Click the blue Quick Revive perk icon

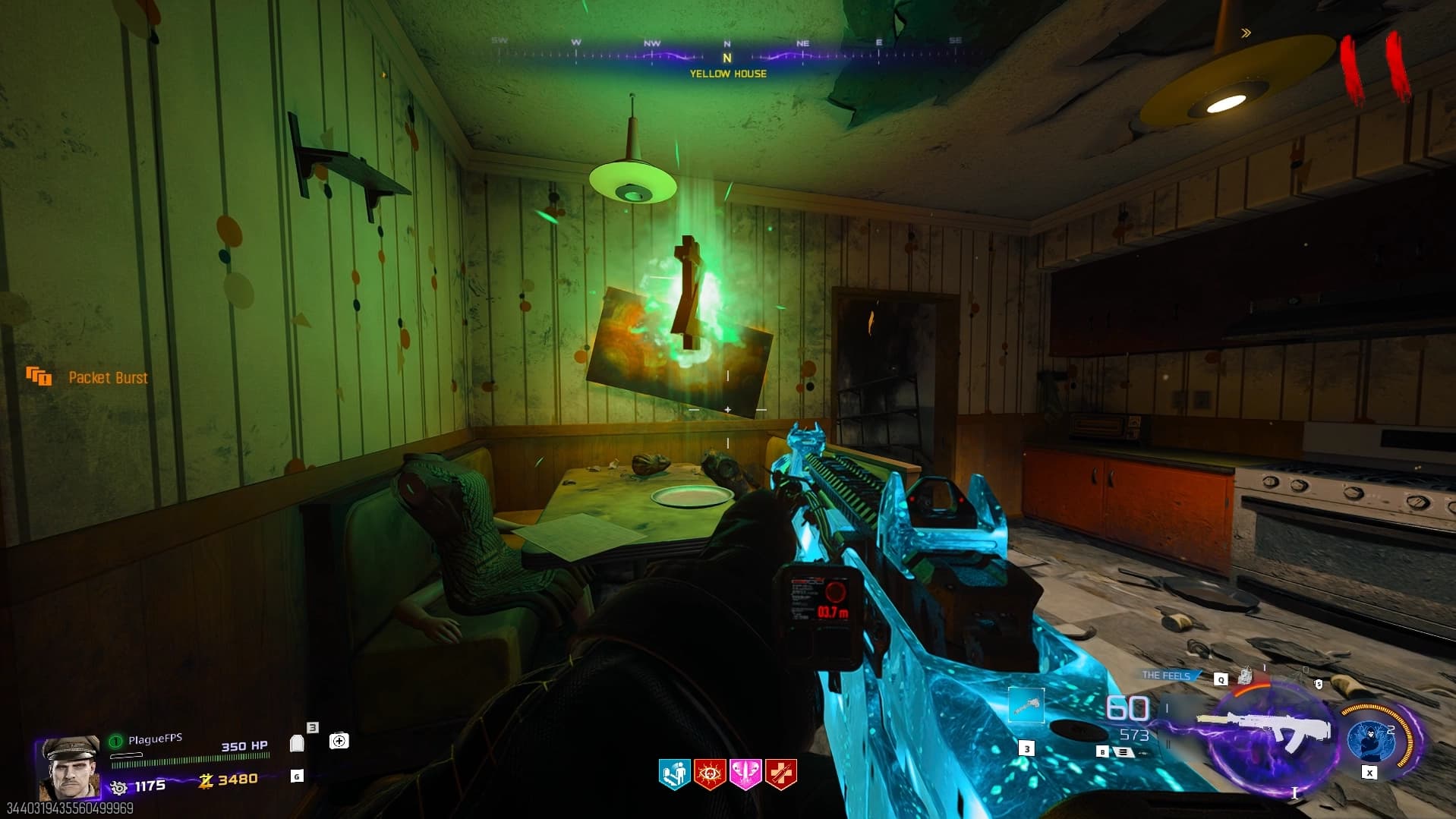(673, 775)
